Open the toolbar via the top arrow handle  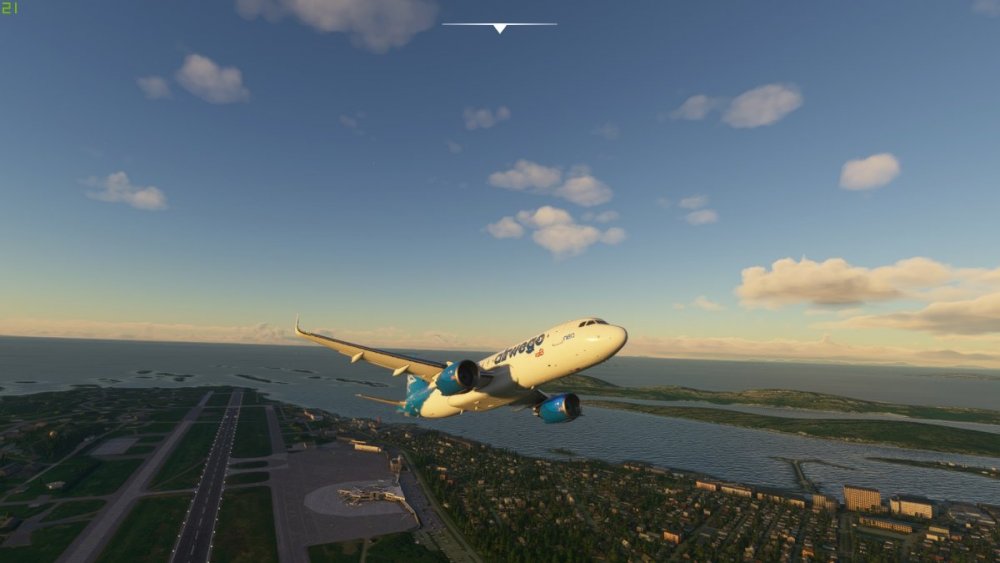click(499, 27)
